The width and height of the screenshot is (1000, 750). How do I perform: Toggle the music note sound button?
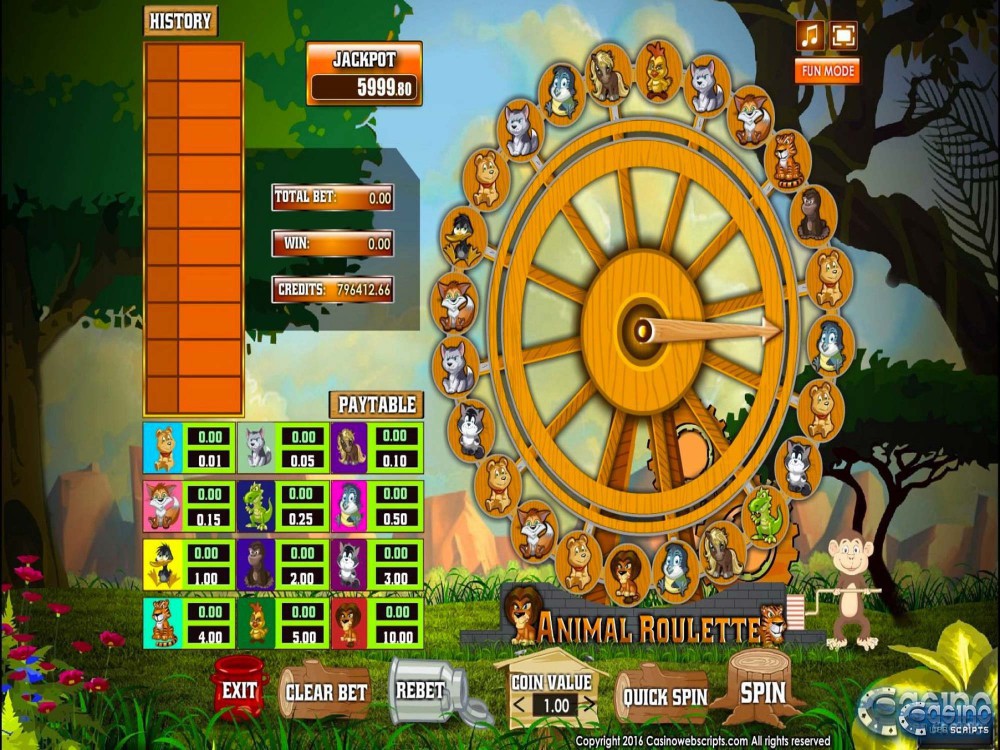point(810,36)
